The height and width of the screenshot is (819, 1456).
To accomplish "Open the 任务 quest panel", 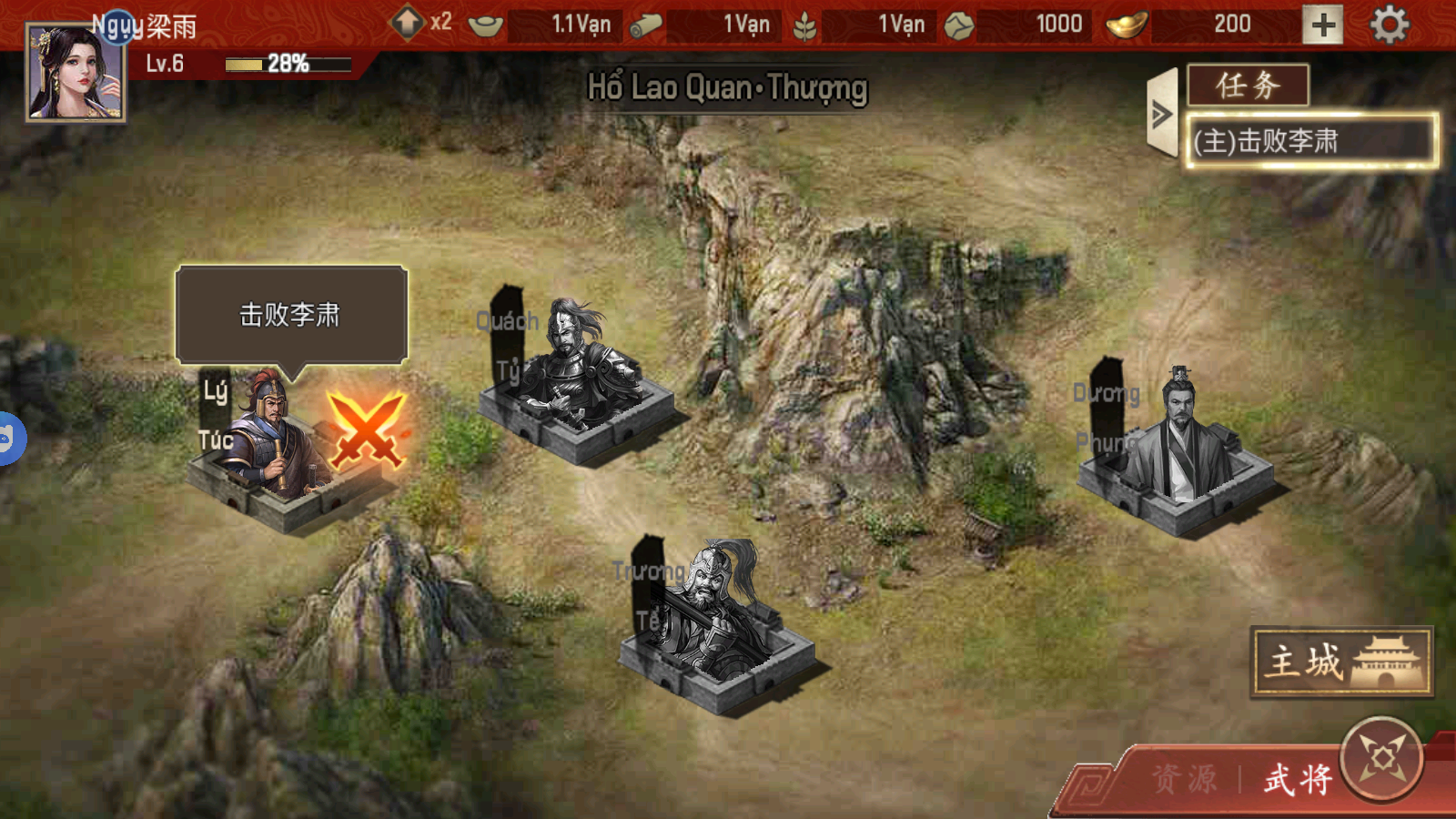I will pyautogui.click(x=1248, y=86).
